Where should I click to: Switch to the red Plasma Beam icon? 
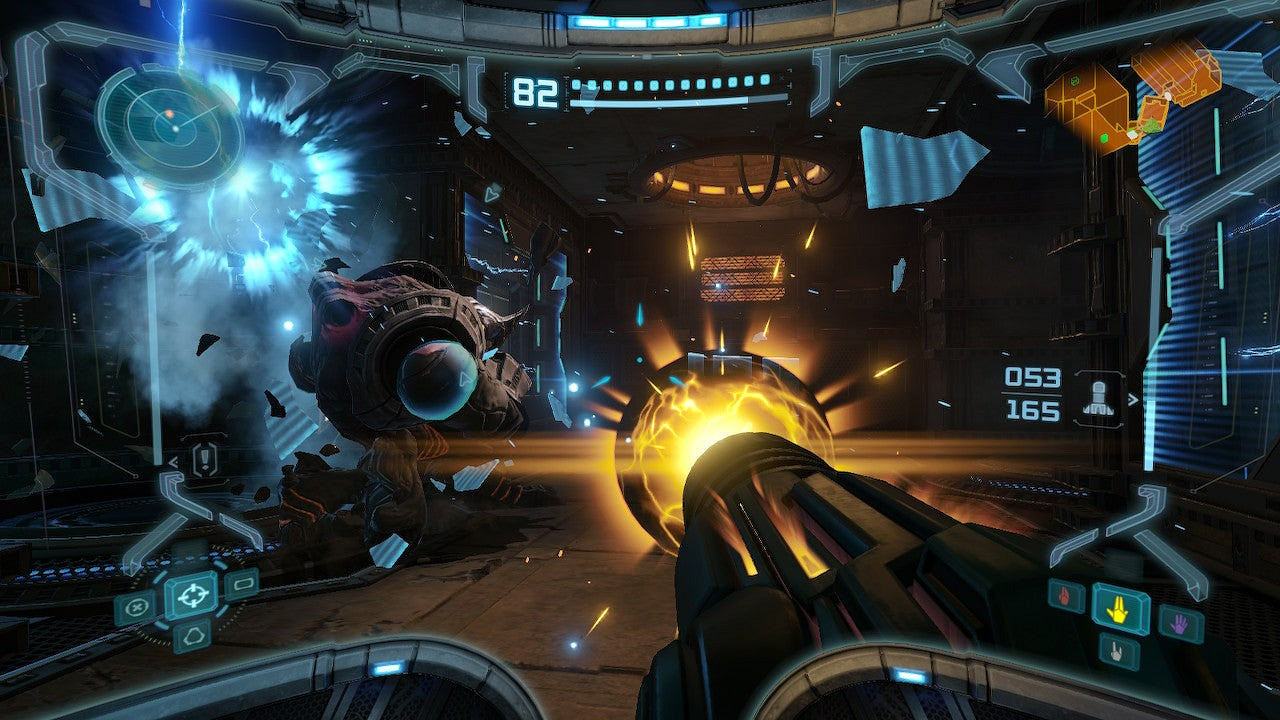tap(1066, 596)
